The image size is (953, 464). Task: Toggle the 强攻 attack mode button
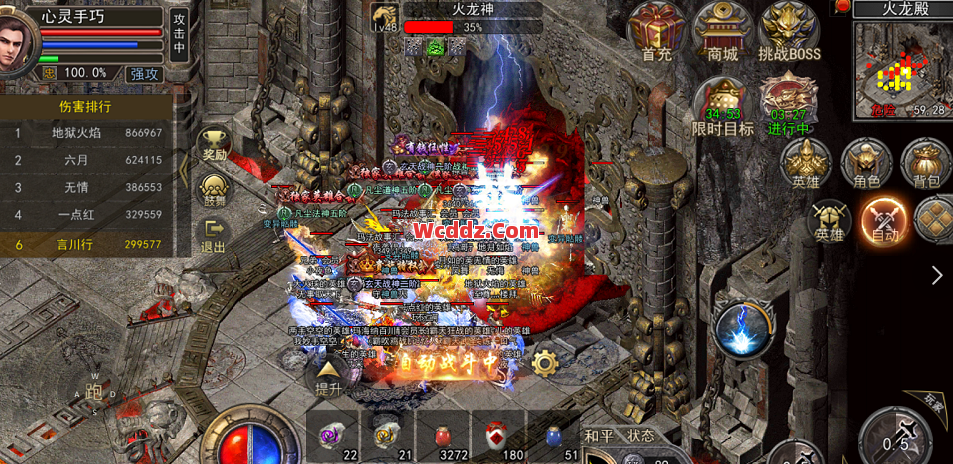click(145, 73)
